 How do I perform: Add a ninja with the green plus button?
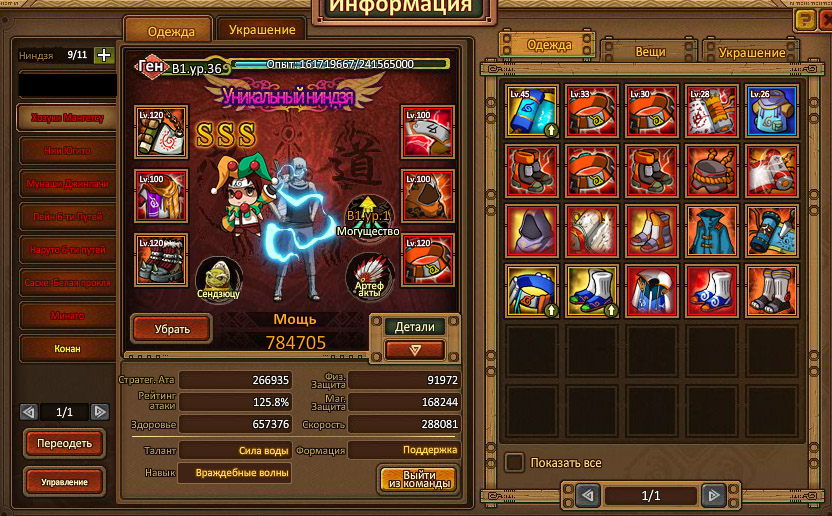103,56
